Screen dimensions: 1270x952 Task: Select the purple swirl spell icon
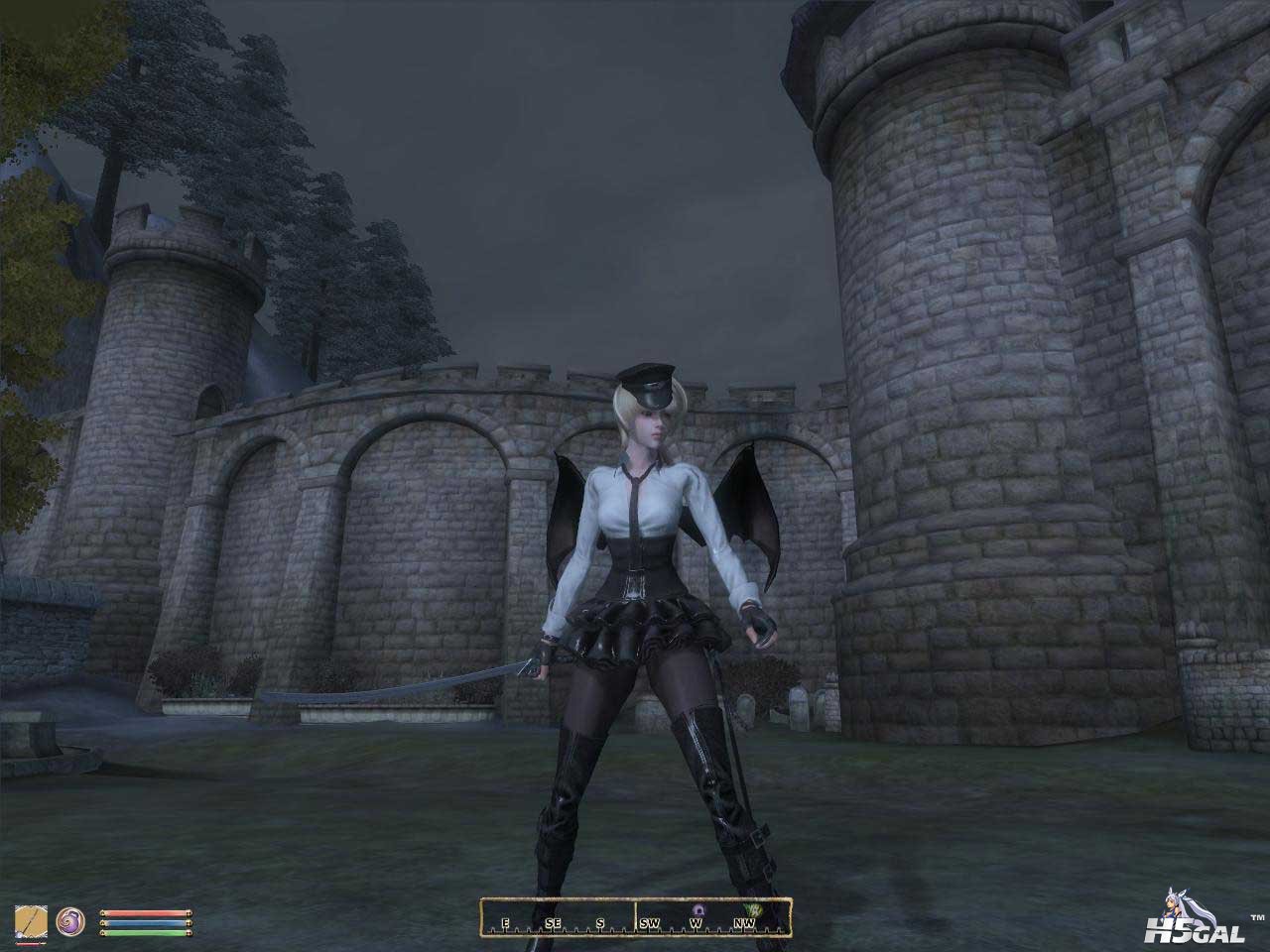(x=71, y=919)
